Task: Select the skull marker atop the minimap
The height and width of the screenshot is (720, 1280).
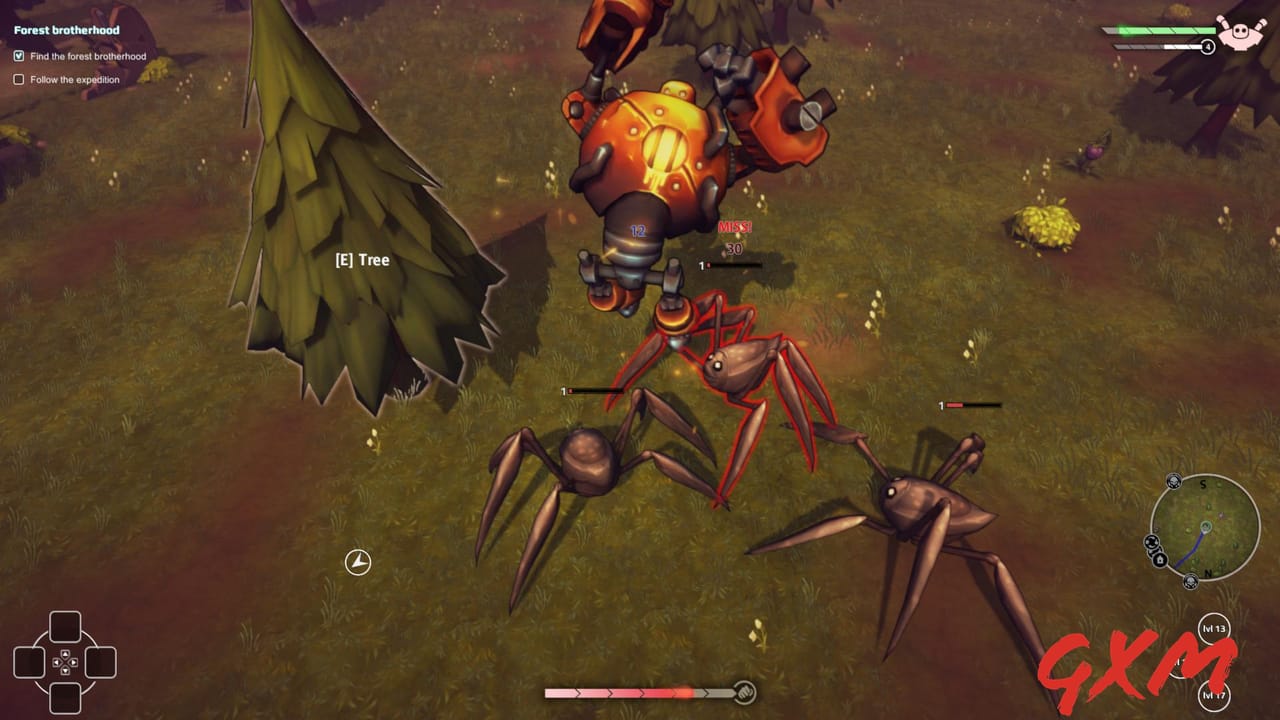Action: pos(1174,482)
